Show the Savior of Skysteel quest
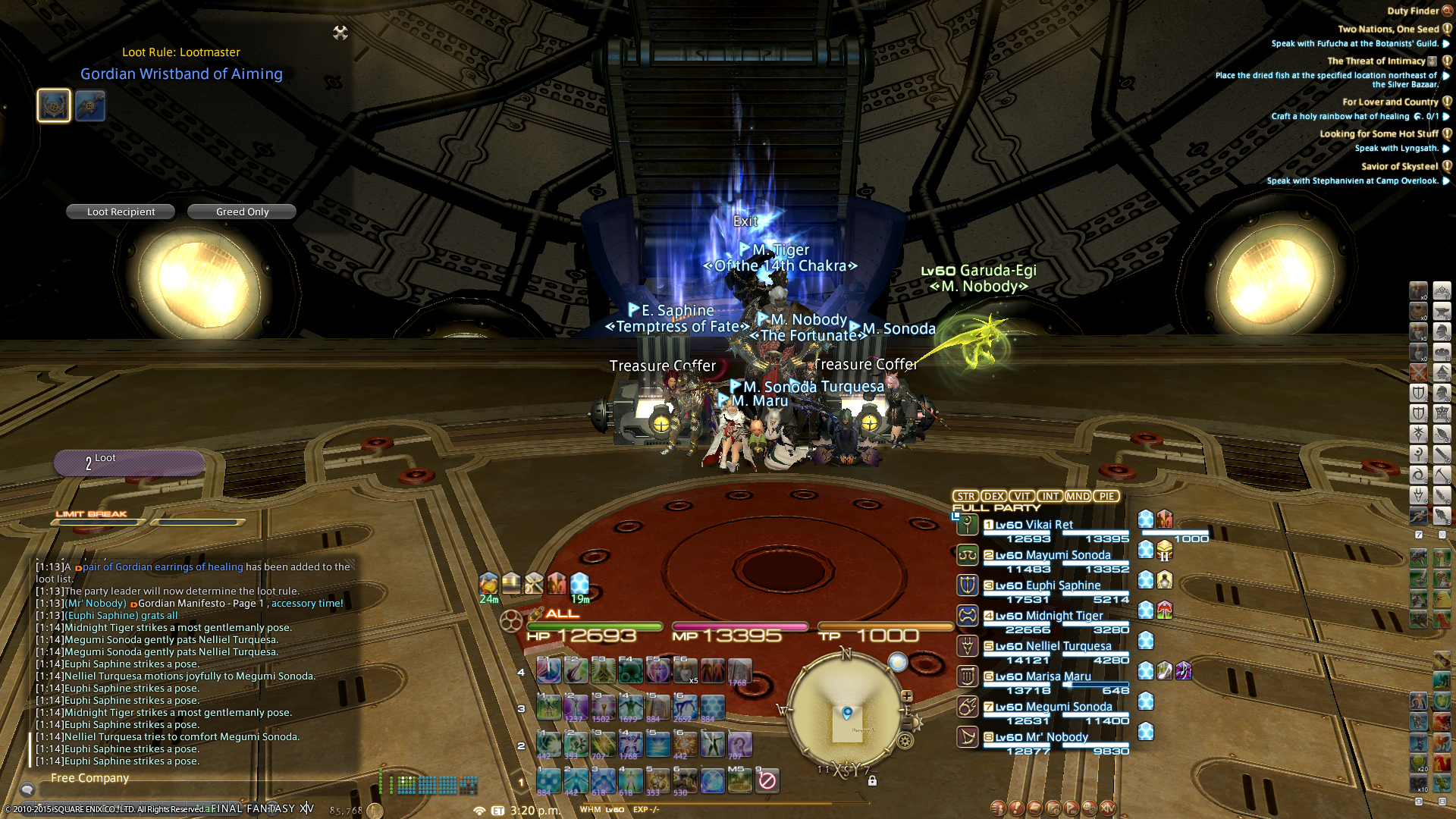 (1399, 166)
